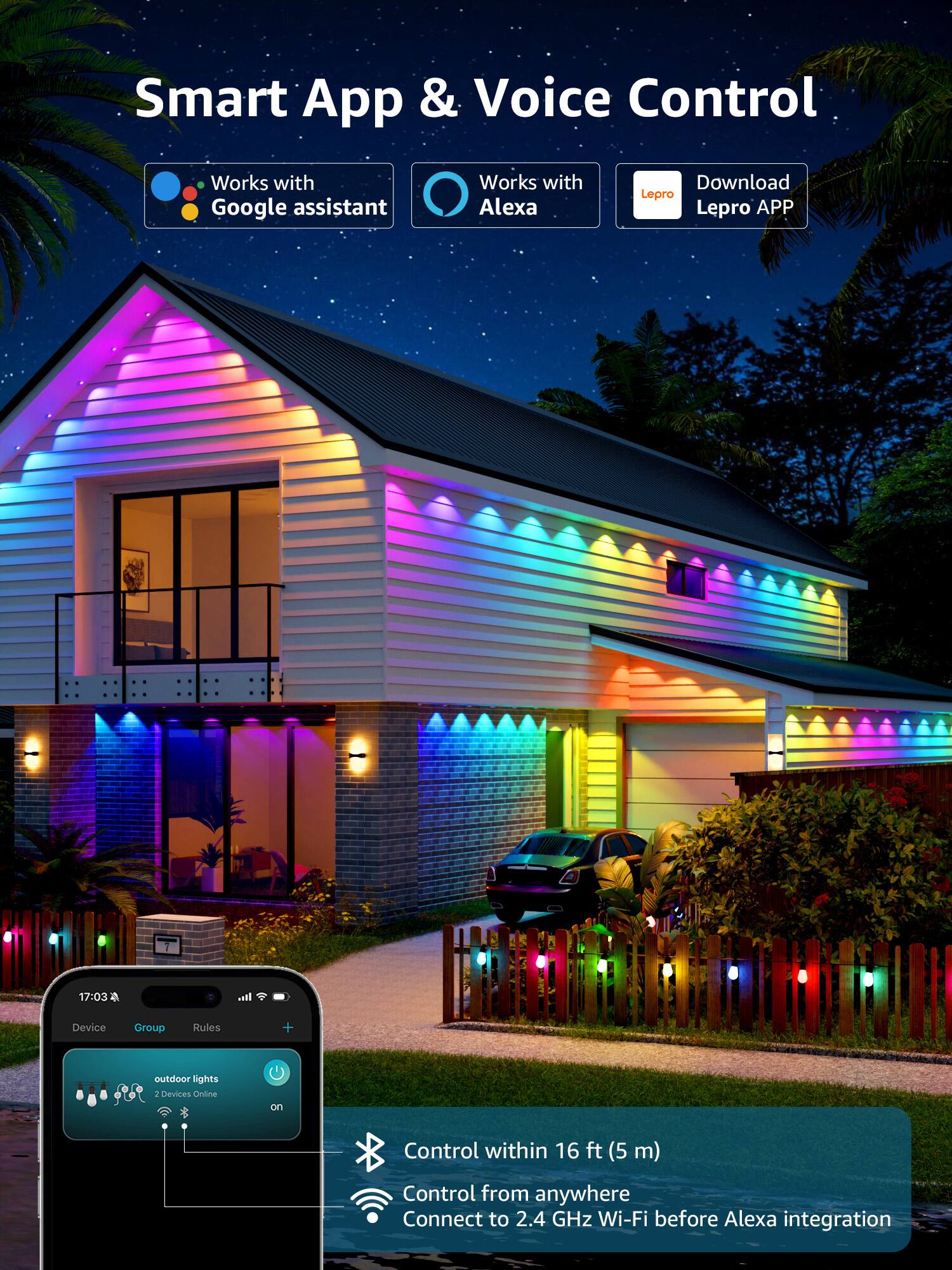
Task: Select the Group tab
Action: tap(149, 1027)
